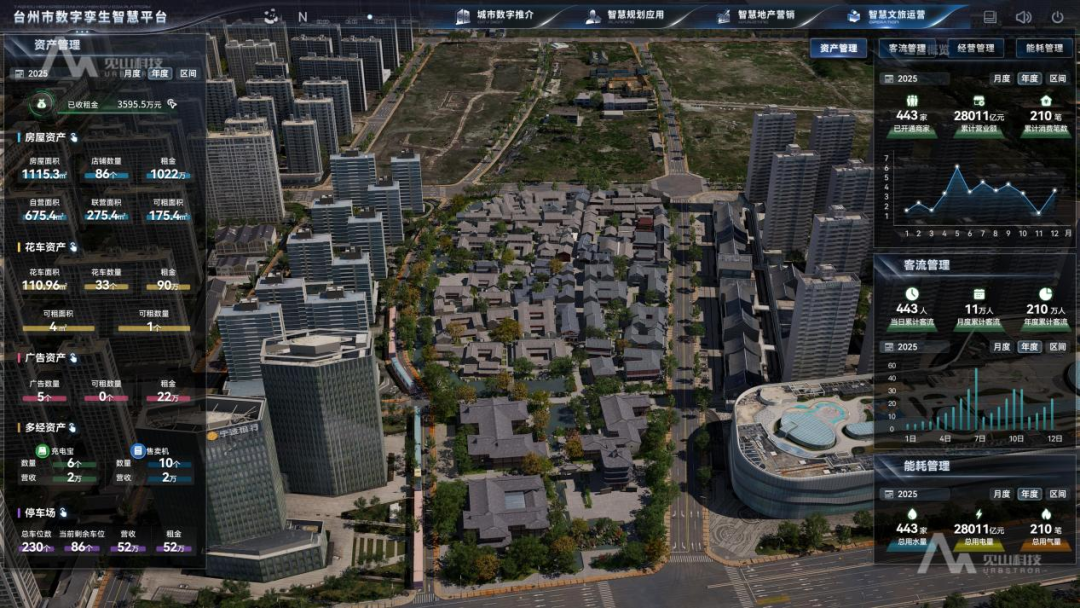Select 月度 in the 能耗管理 panel
Screen dimensions: 1080x608
1001,494
